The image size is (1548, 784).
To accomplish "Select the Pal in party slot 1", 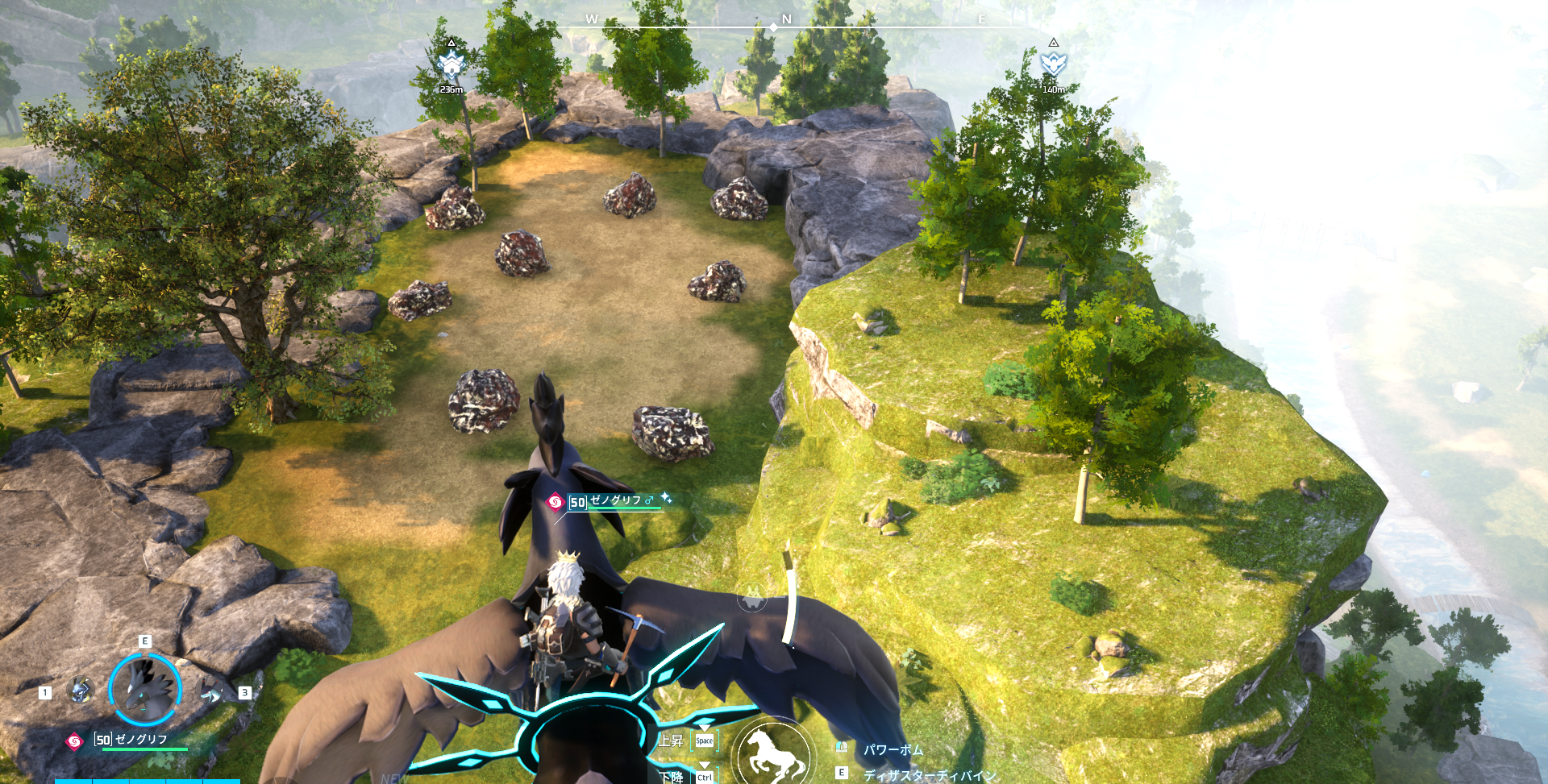I will coord(80,689).
